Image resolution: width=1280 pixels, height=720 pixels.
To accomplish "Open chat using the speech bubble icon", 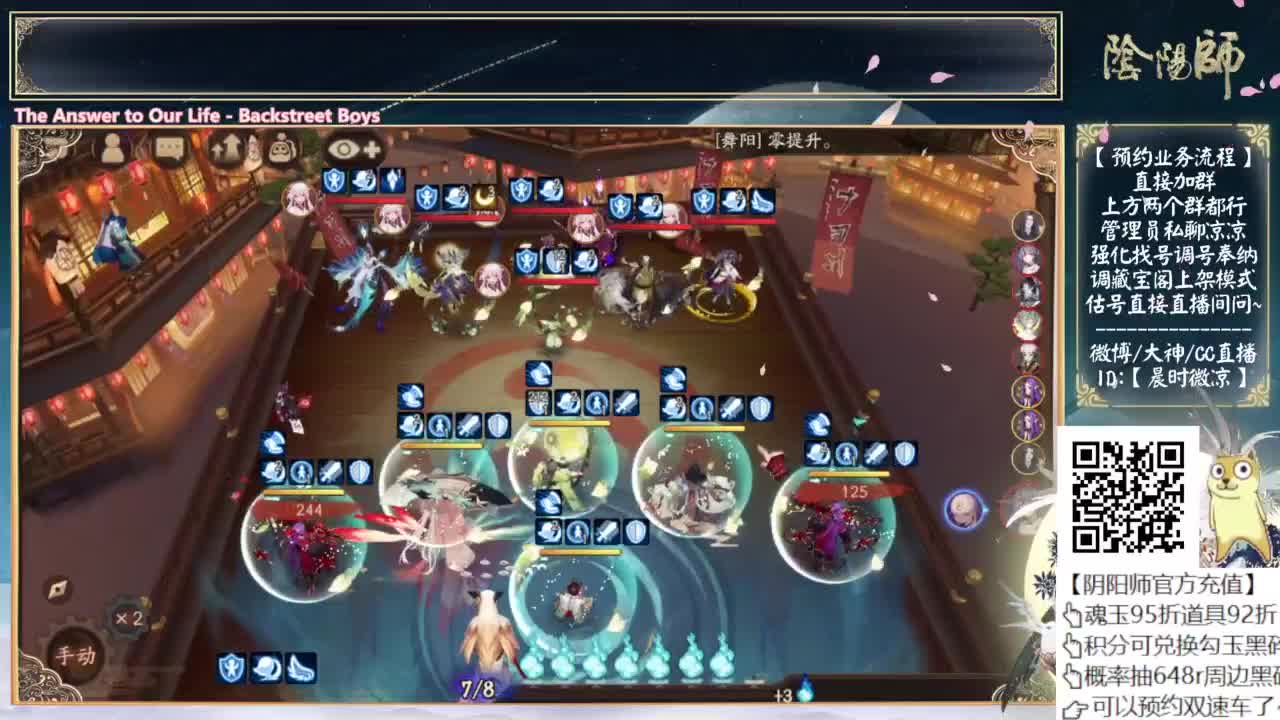I will pos(170,148).
